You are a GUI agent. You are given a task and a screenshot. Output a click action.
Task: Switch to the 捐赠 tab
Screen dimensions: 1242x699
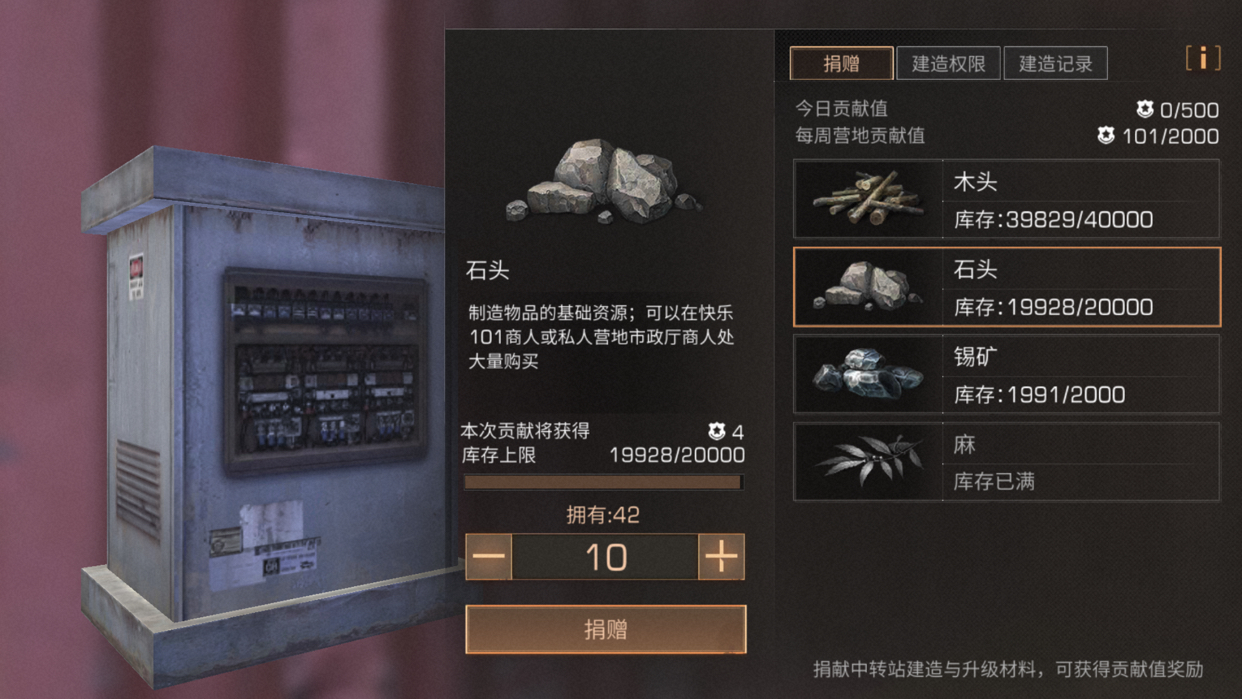(841, 64)
